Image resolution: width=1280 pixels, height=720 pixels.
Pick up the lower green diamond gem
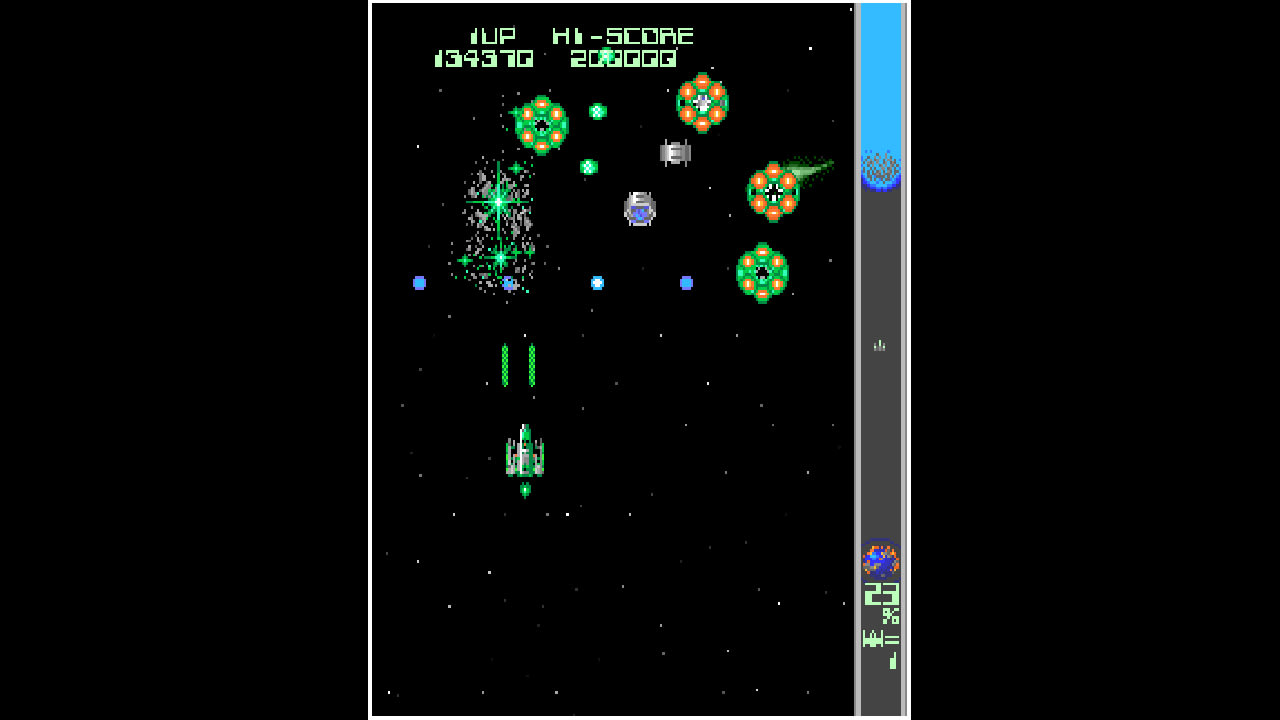point(589,165)
